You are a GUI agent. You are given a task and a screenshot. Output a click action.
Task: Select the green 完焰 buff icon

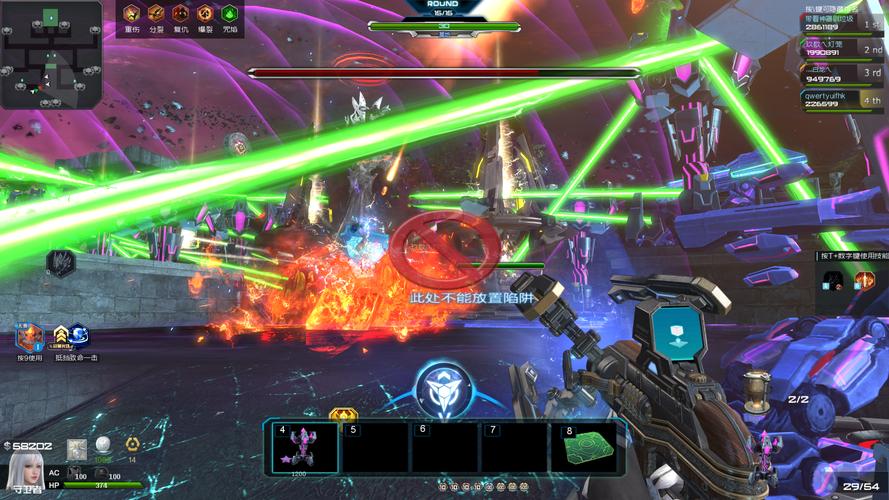(x=230, y=14)
